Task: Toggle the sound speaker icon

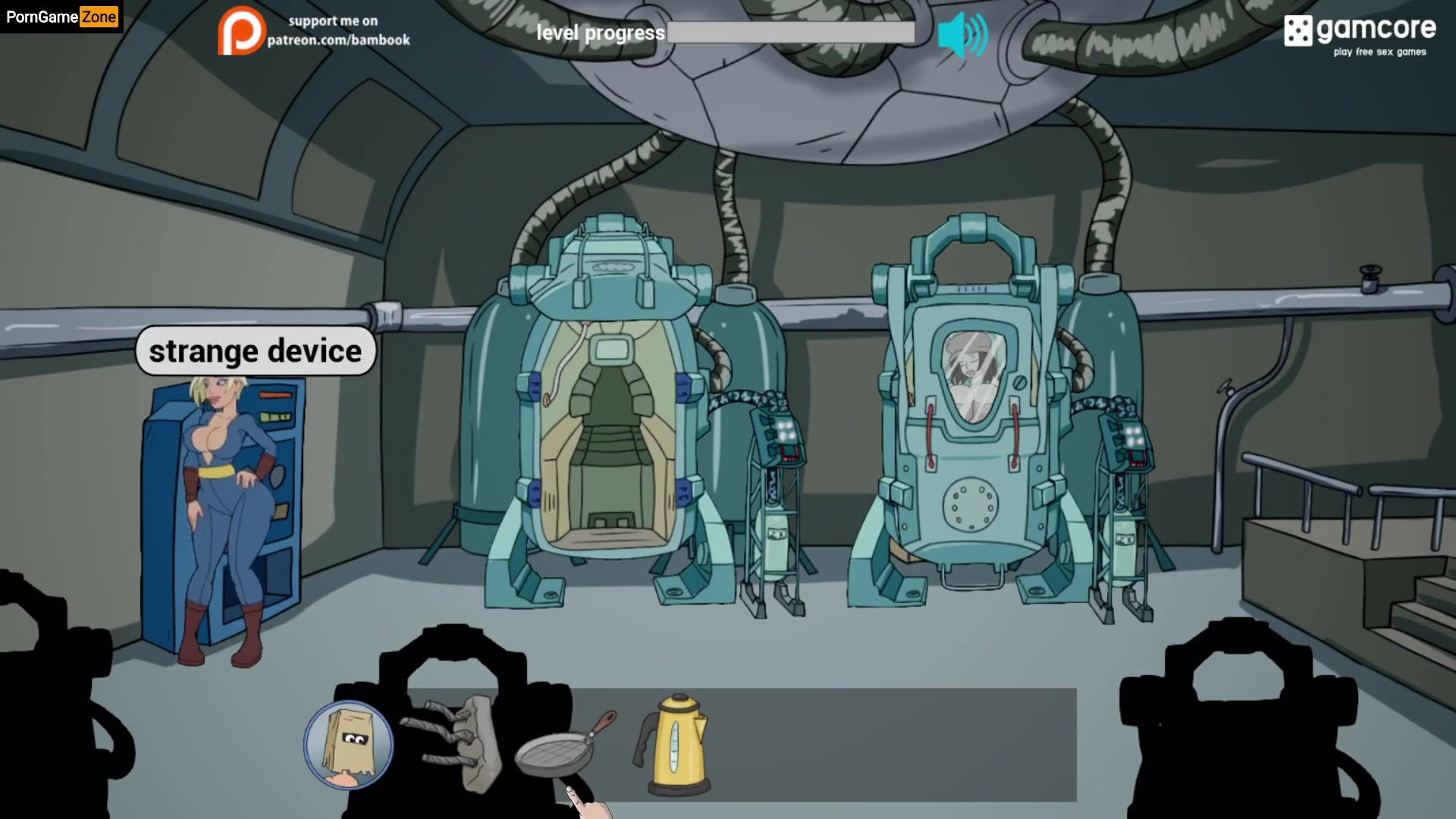Action: 962,34
